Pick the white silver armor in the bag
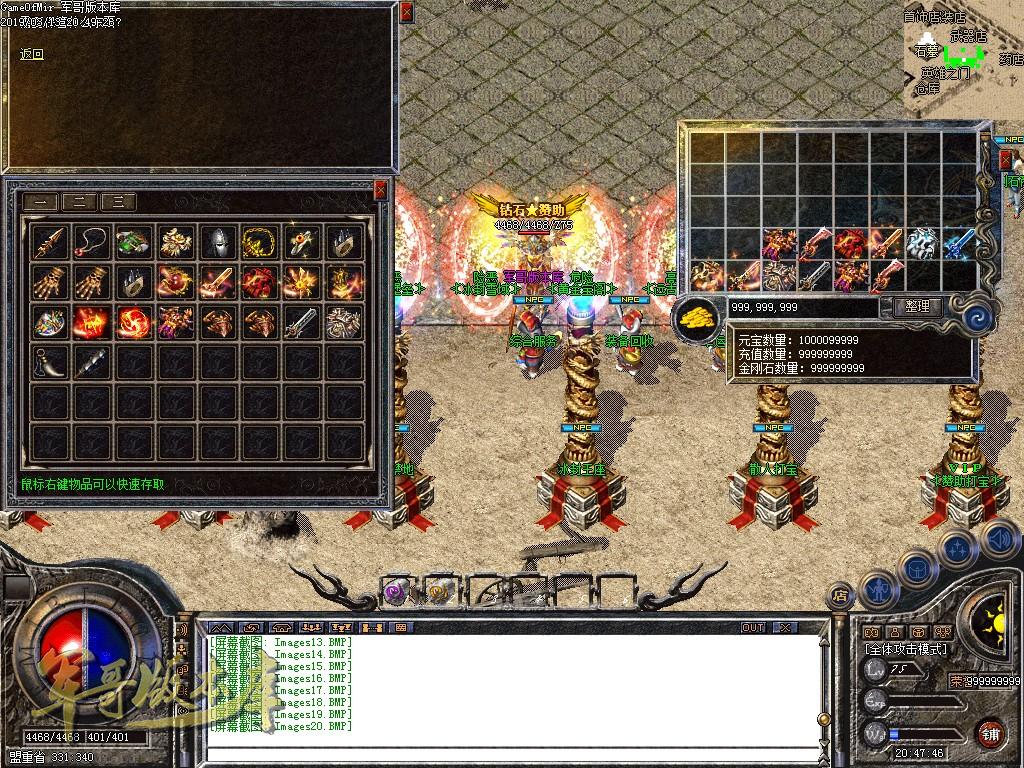This screenshot has width=1024, height=768. click(921, 243)
